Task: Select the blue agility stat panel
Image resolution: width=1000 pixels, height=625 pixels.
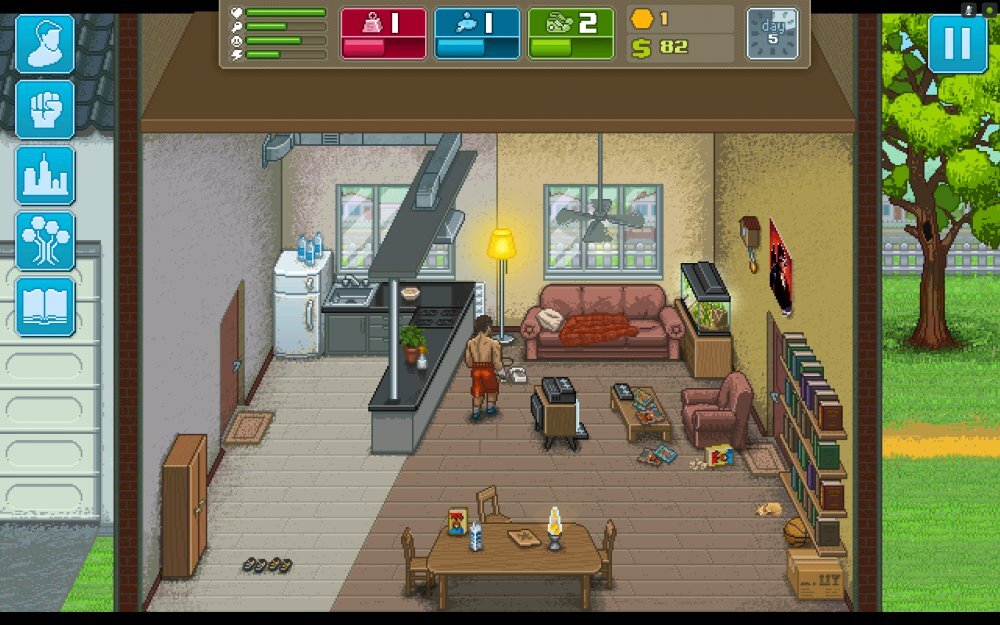Action: pyautogui.click(x=477, y=33)
